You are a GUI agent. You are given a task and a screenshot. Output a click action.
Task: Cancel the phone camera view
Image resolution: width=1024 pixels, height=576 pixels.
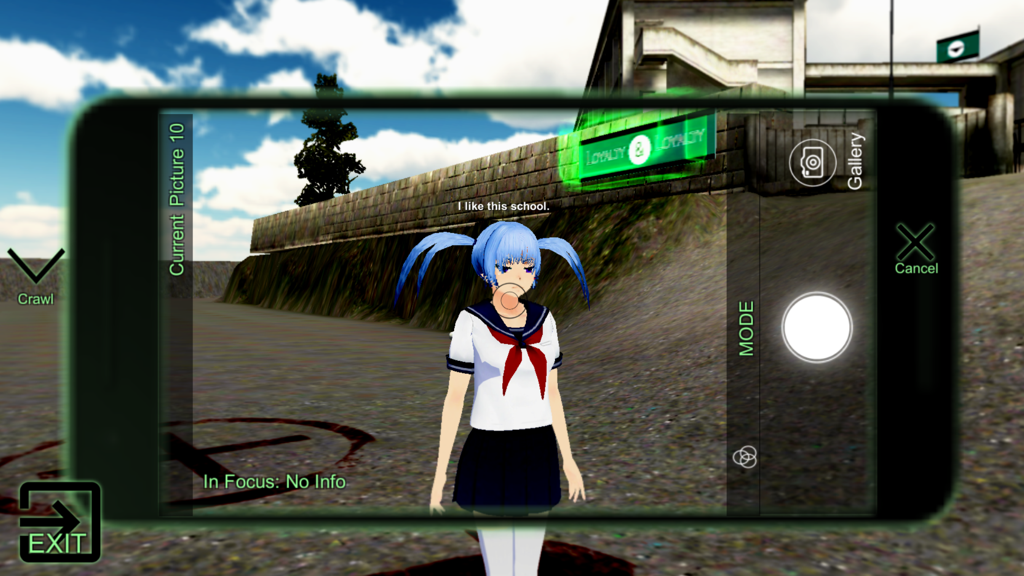[915, 248]
